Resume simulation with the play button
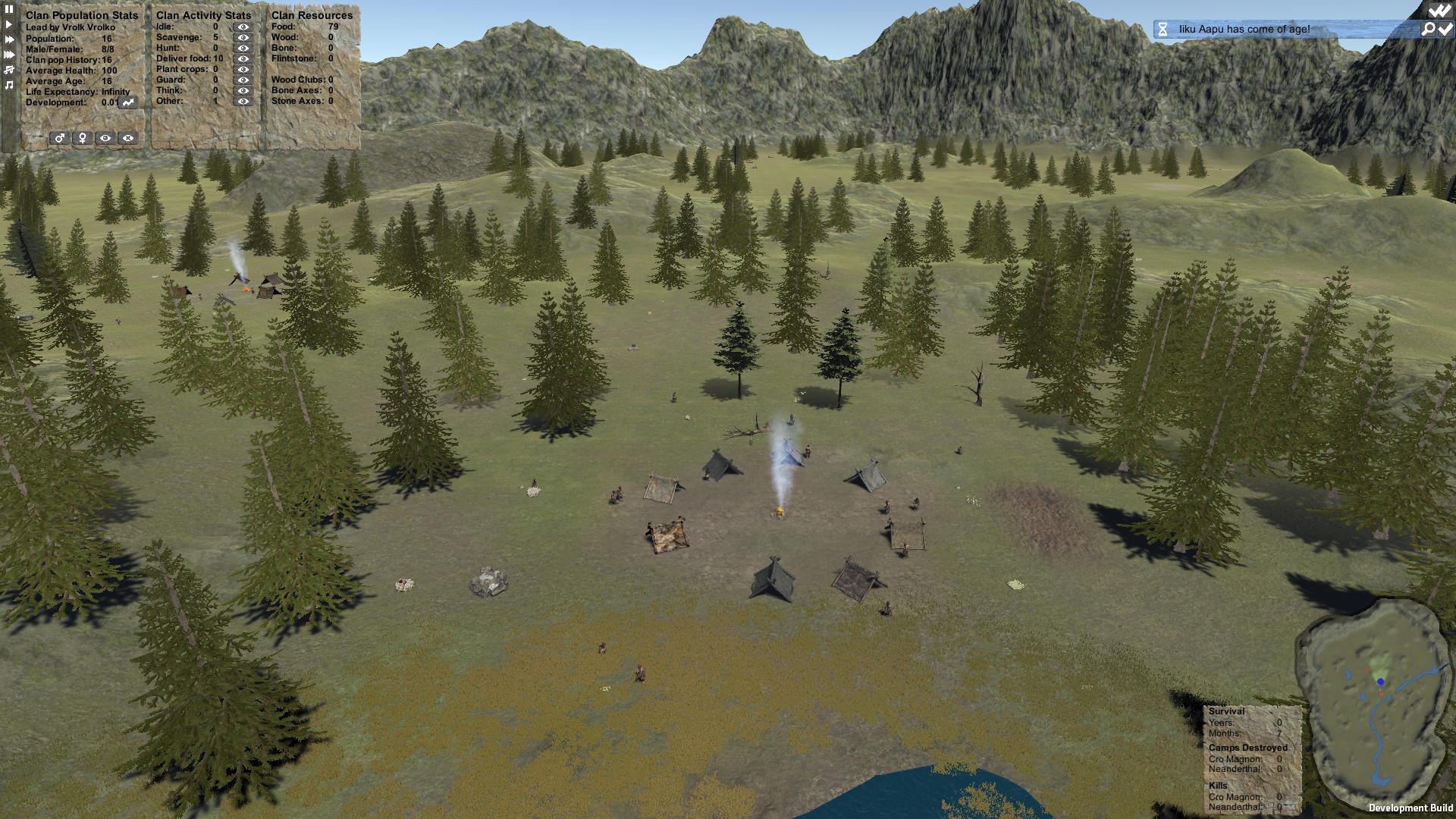Image resolution: width=1456 pixels, height=819 pixels. coord(8,24)
